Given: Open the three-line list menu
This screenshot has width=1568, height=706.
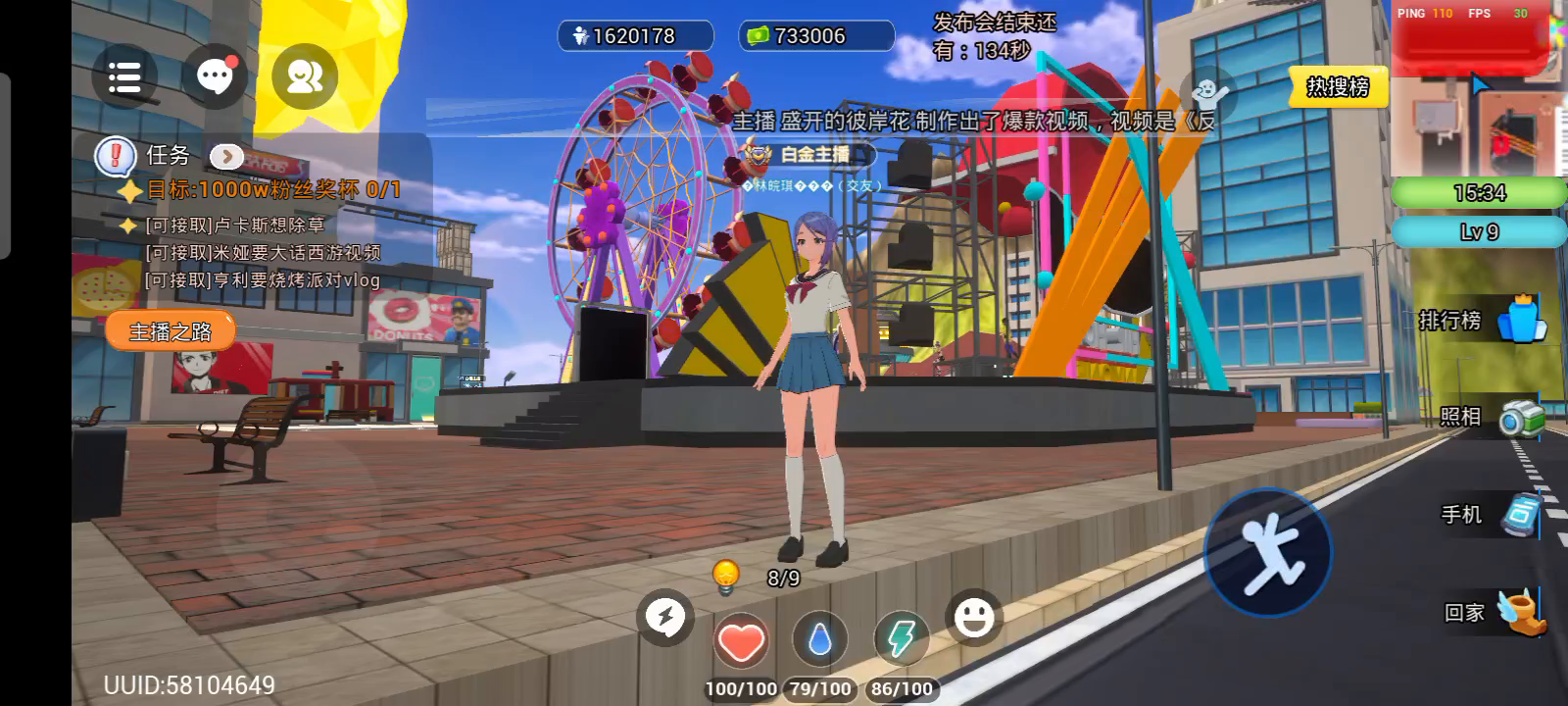Looking at the screenshot, I should (x=124, y=76).
